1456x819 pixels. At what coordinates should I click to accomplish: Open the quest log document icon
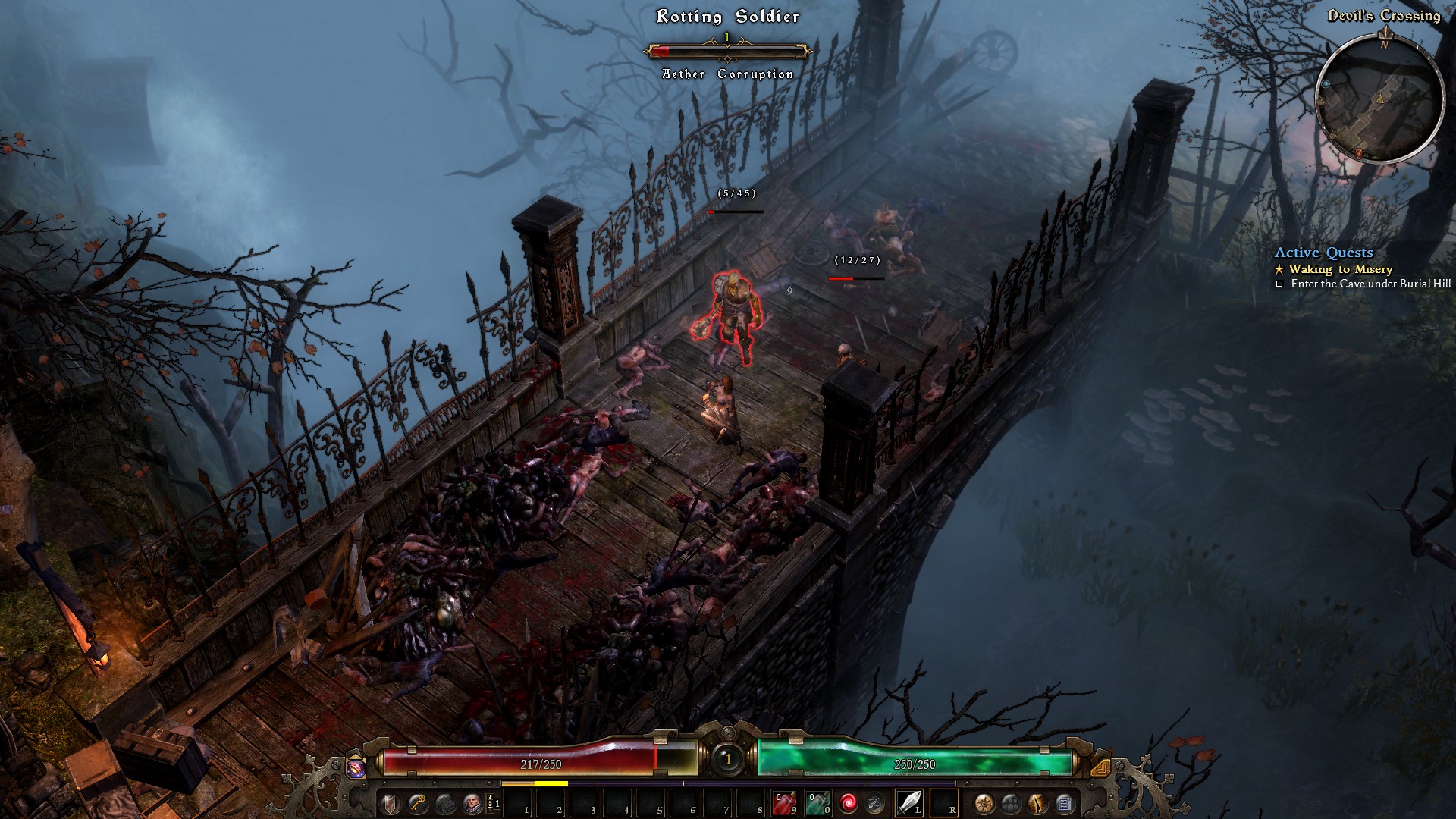1064,803
